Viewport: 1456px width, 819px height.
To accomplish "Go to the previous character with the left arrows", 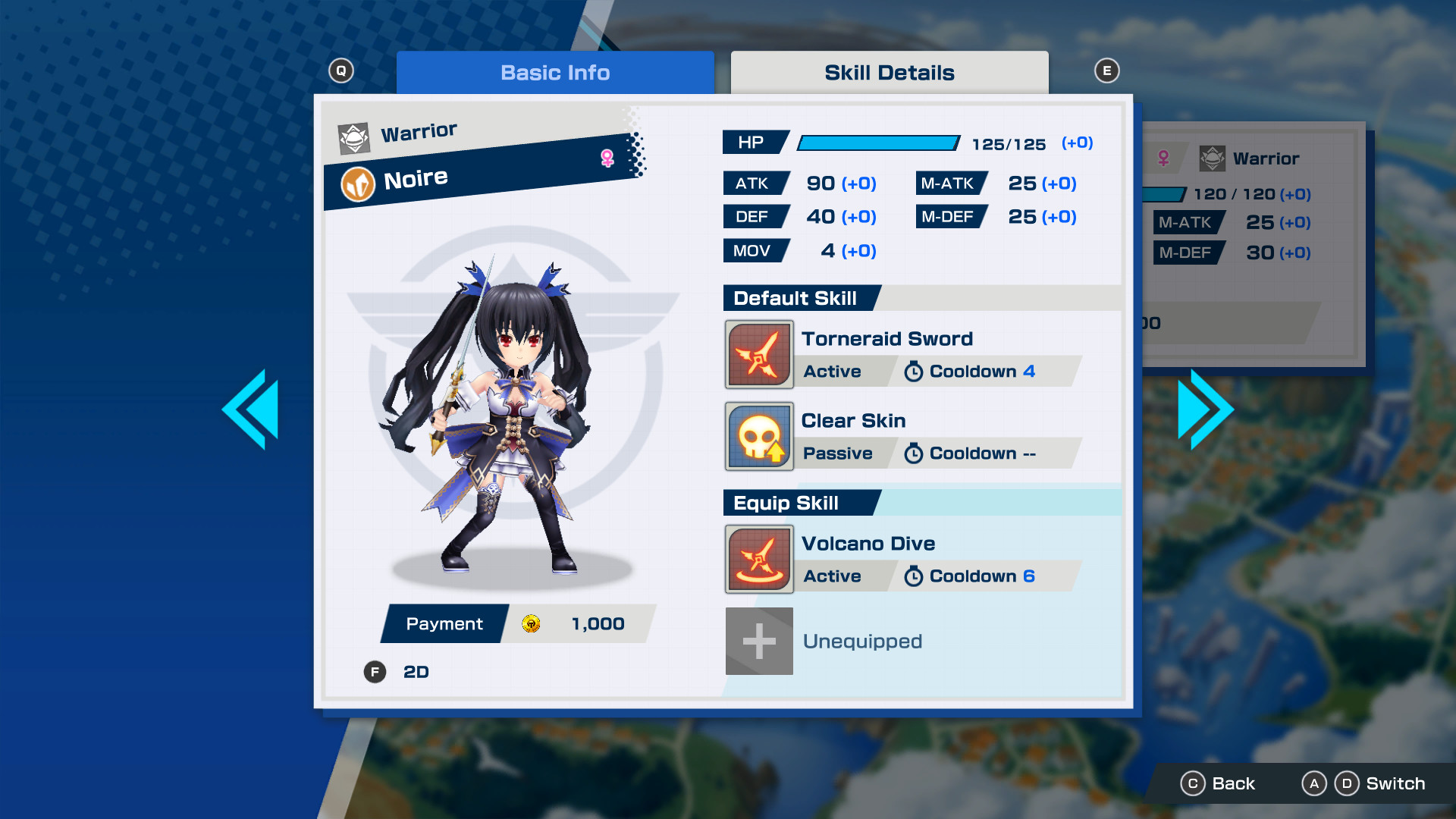I will tap(252, 408).
